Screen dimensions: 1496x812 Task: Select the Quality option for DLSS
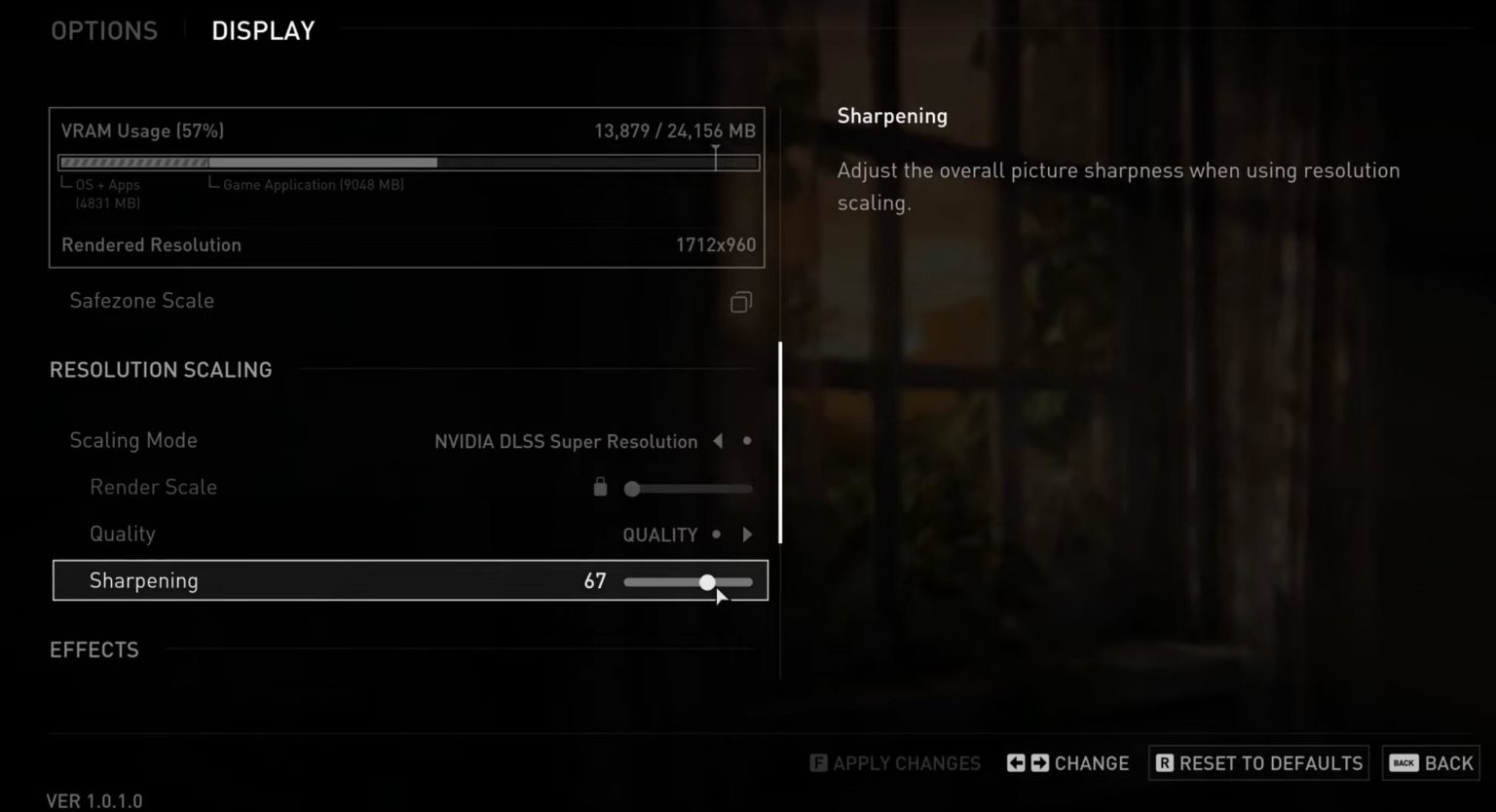click(x=660, y=534)
